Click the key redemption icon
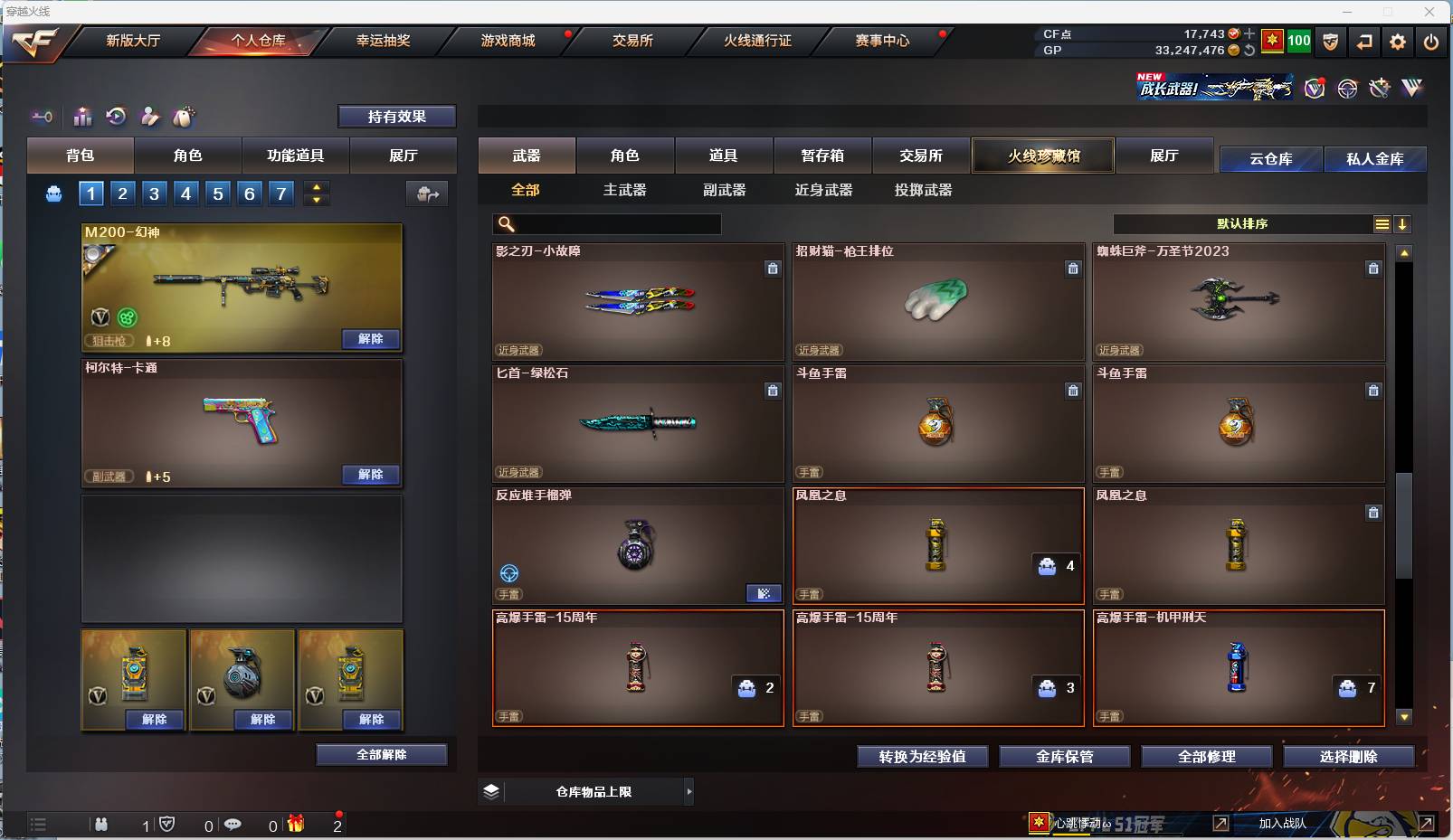The width and height of the screenshot is (1453, 840). pos(43,116)
